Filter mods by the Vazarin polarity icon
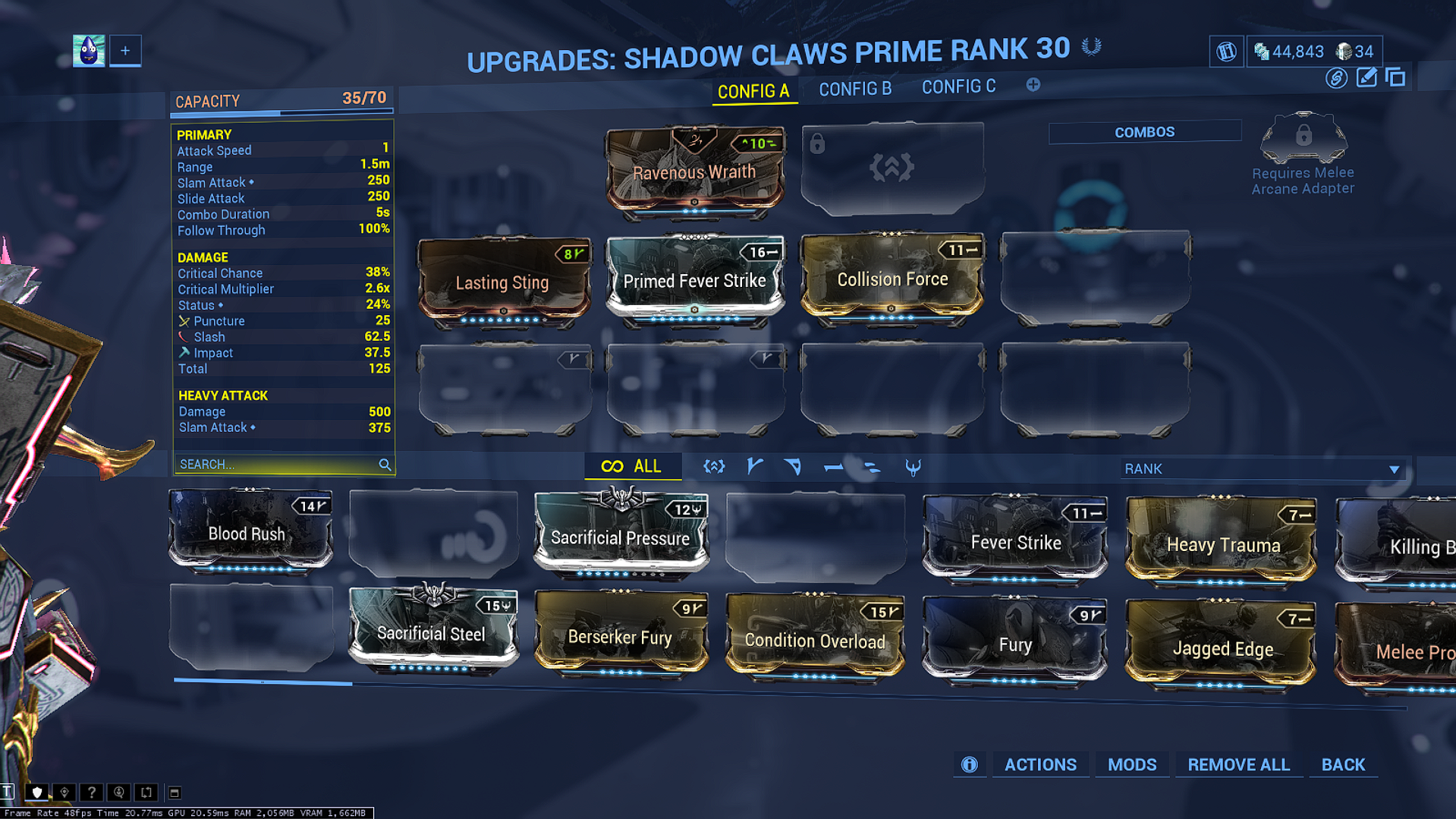The image size is (1456, 819). (794, 467)
